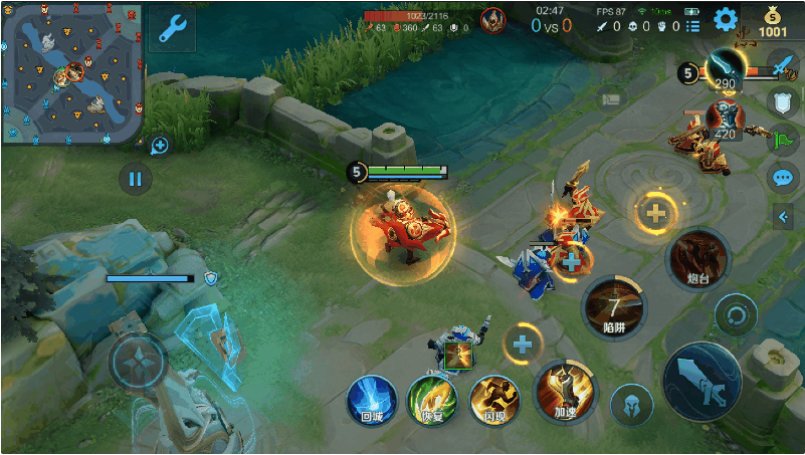This screenshot has width=805, height=455.
Task: Pause the game with the pause button
Action: pyautogui.click(x=135, y=180)
